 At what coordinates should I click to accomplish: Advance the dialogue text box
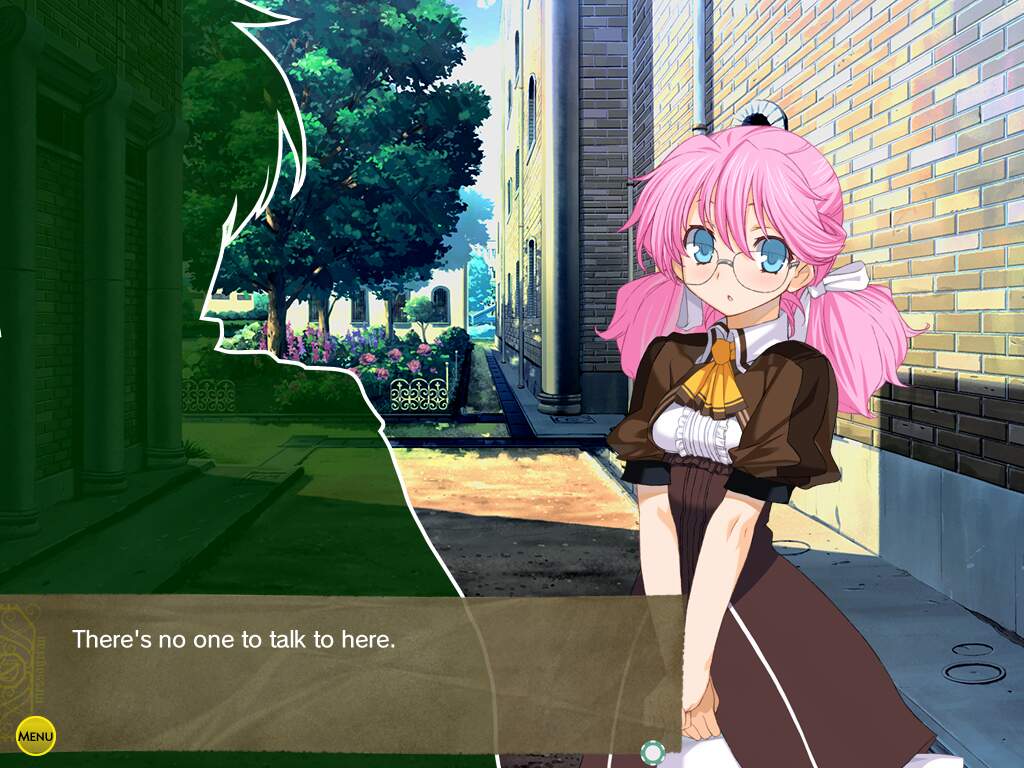[340, 672]
